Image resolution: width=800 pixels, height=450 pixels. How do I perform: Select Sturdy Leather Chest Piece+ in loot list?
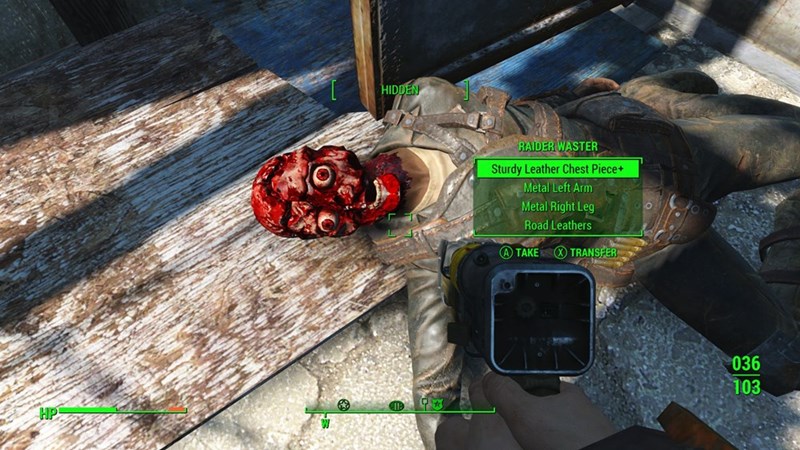point(557,169)
